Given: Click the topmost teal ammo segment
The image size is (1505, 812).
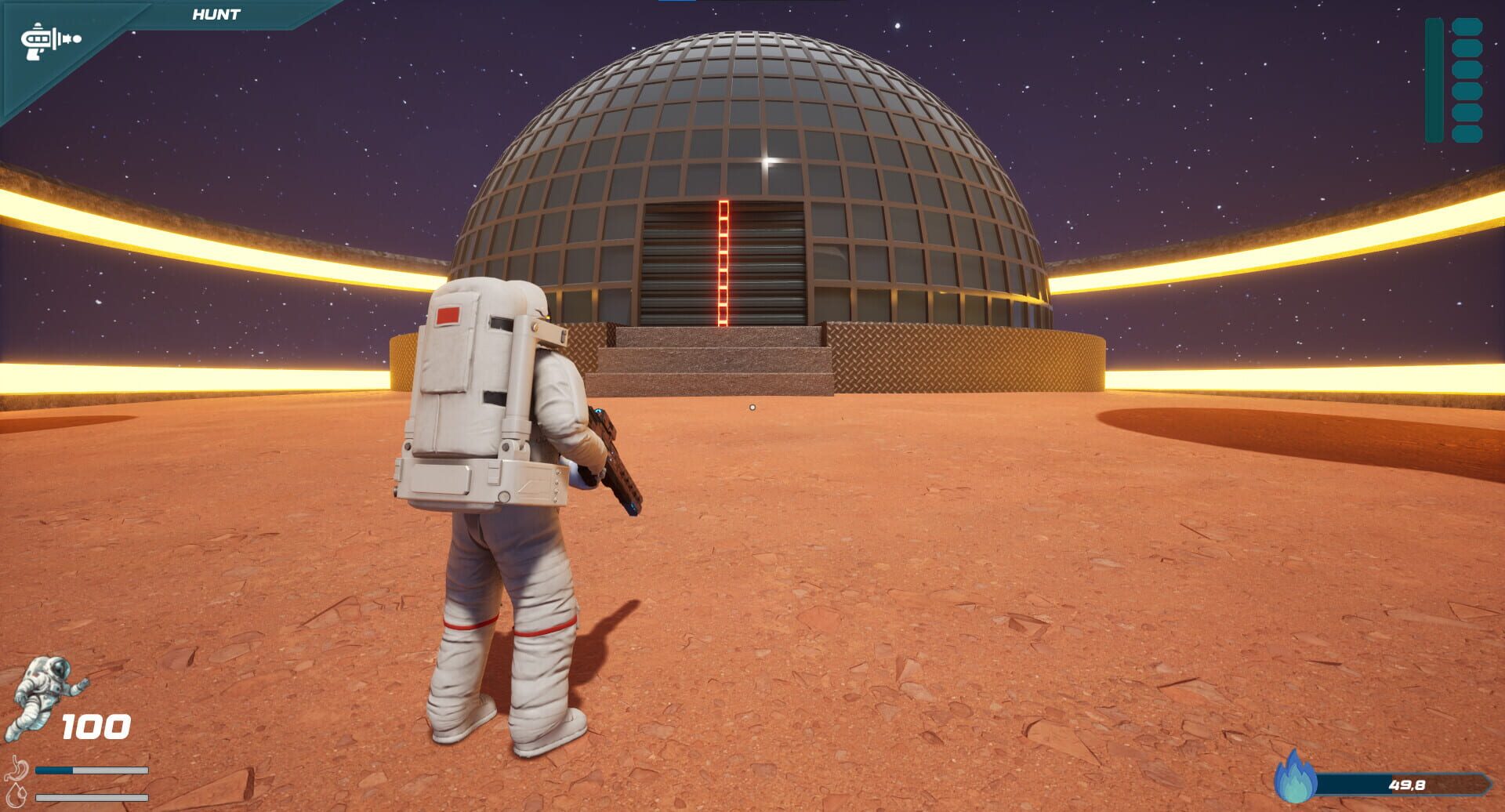Looking at the screenshot, I should pyautogui.click(x=1467, y=27).
